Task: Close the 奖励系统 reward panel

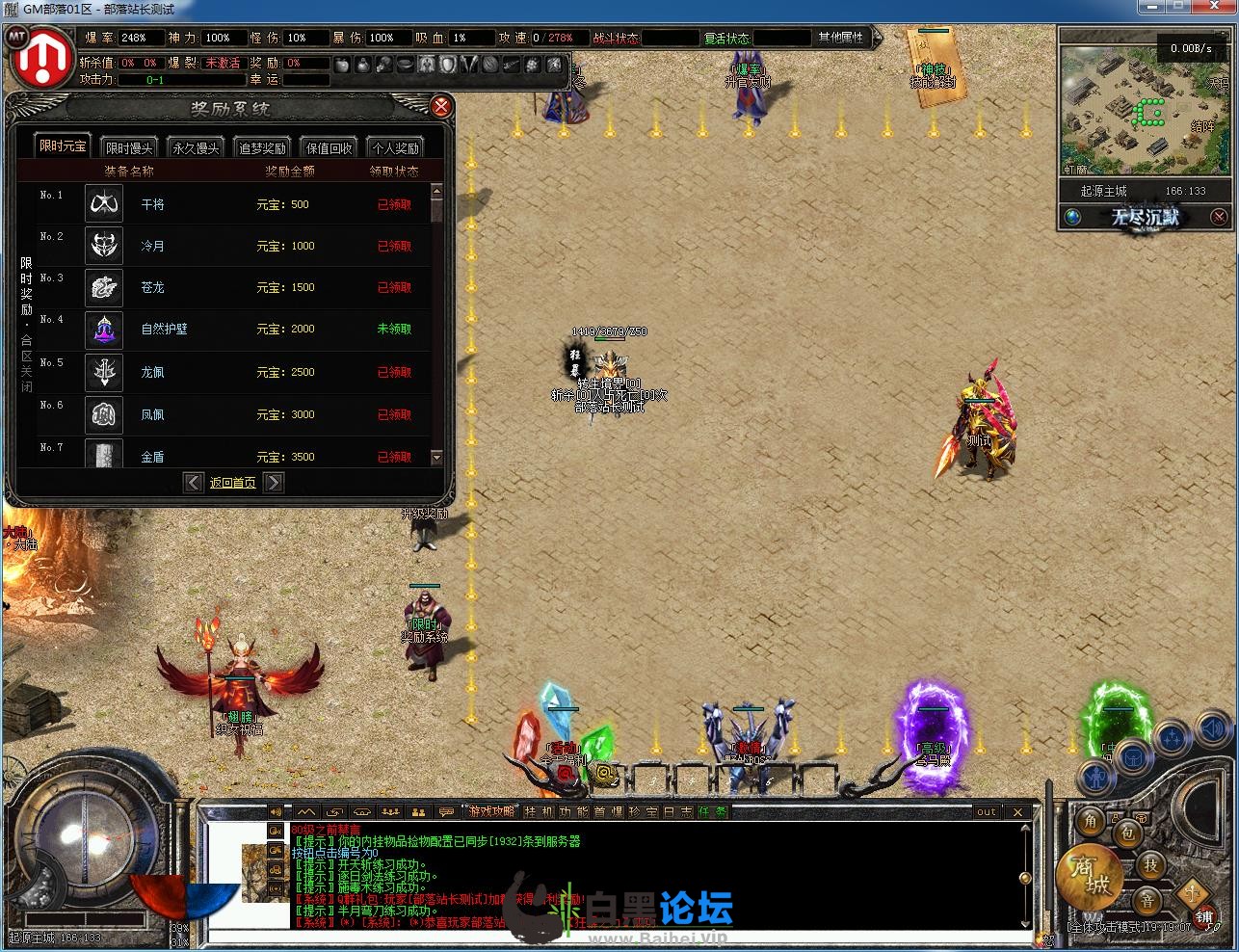Action: [x=440, y=106]
